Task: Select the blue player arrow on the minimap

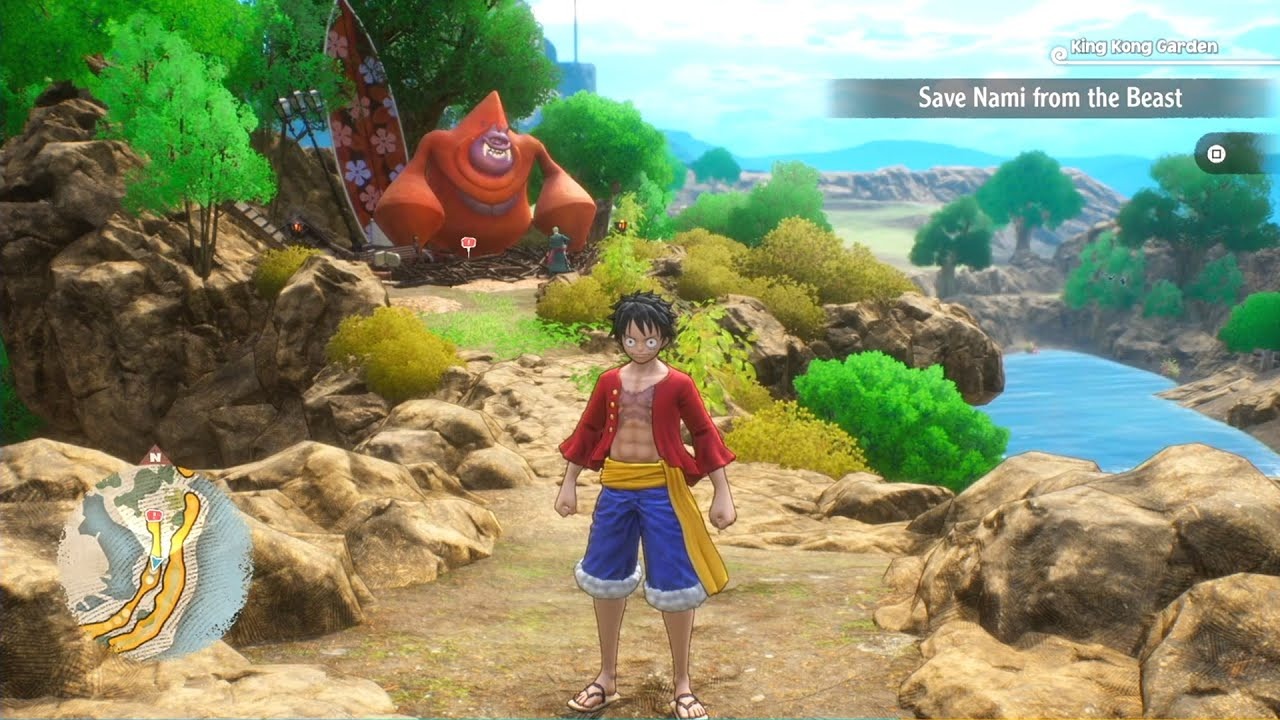Action: click(x=156, y=562)
